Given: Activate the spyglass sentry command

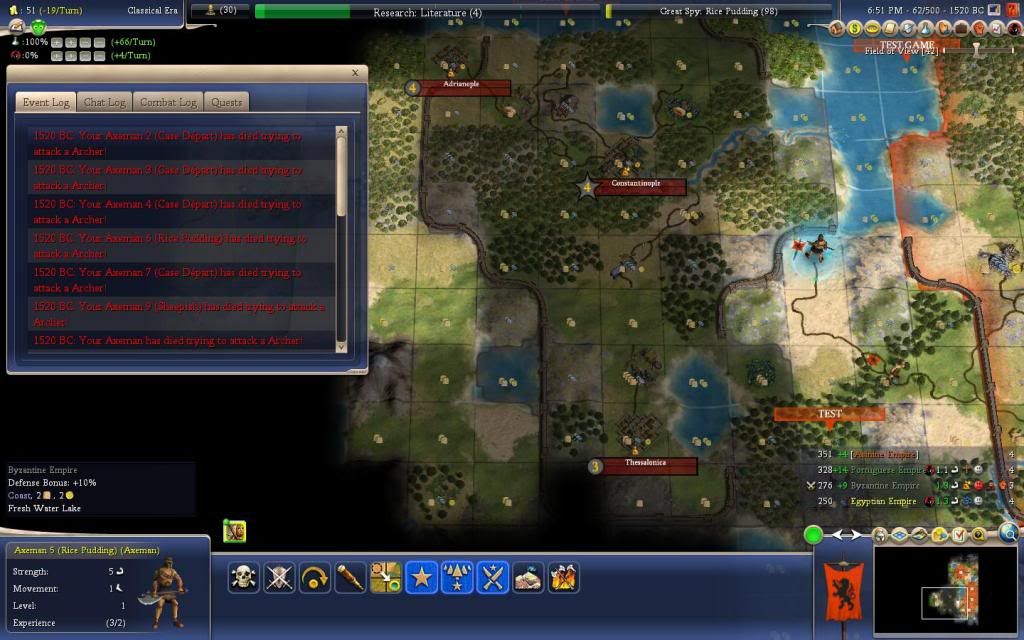Looking at the screenshot, I should point(350,577).
